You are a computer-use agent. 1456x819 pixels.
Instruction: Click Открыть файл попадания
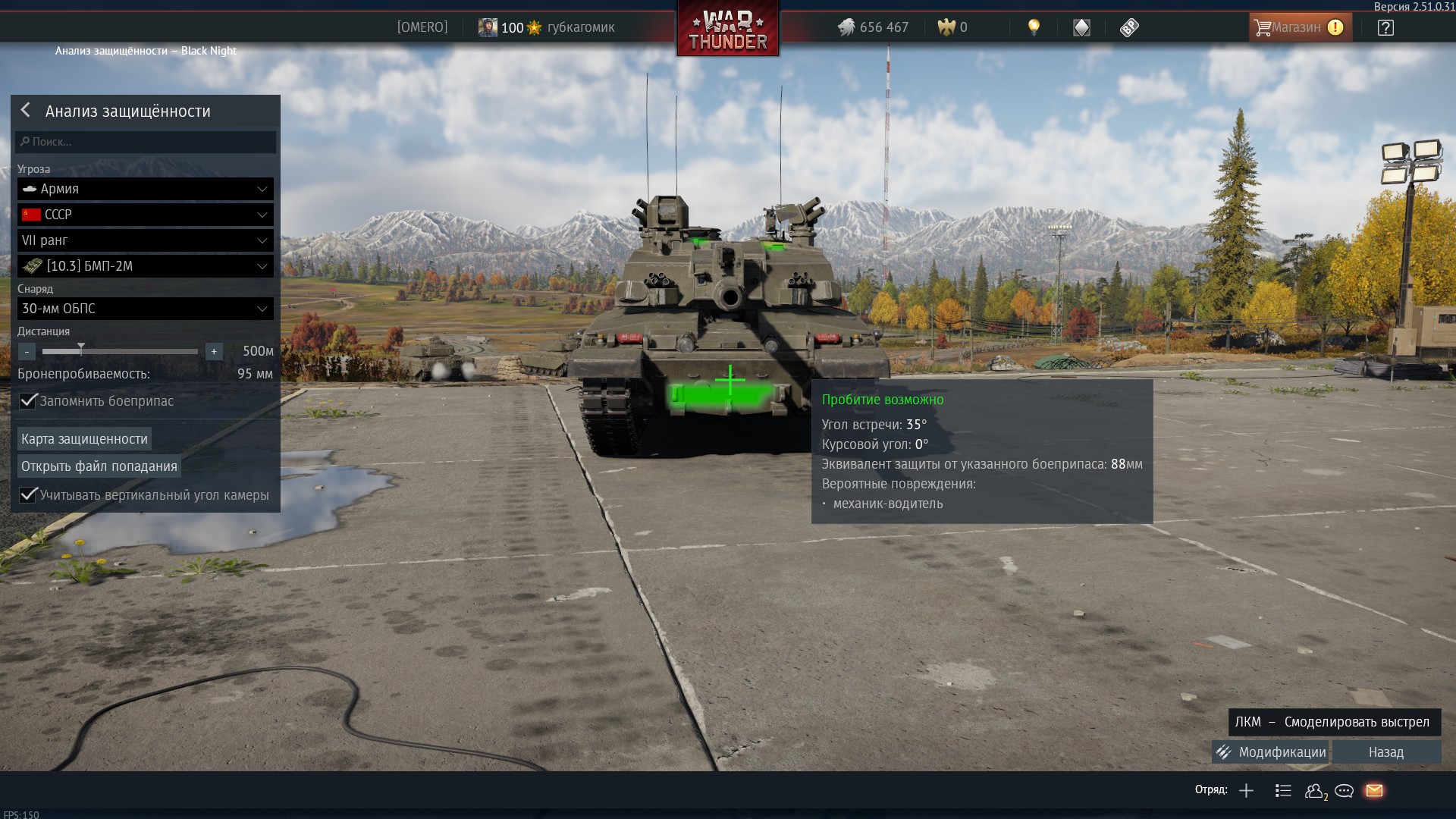(x=99, y=466)
